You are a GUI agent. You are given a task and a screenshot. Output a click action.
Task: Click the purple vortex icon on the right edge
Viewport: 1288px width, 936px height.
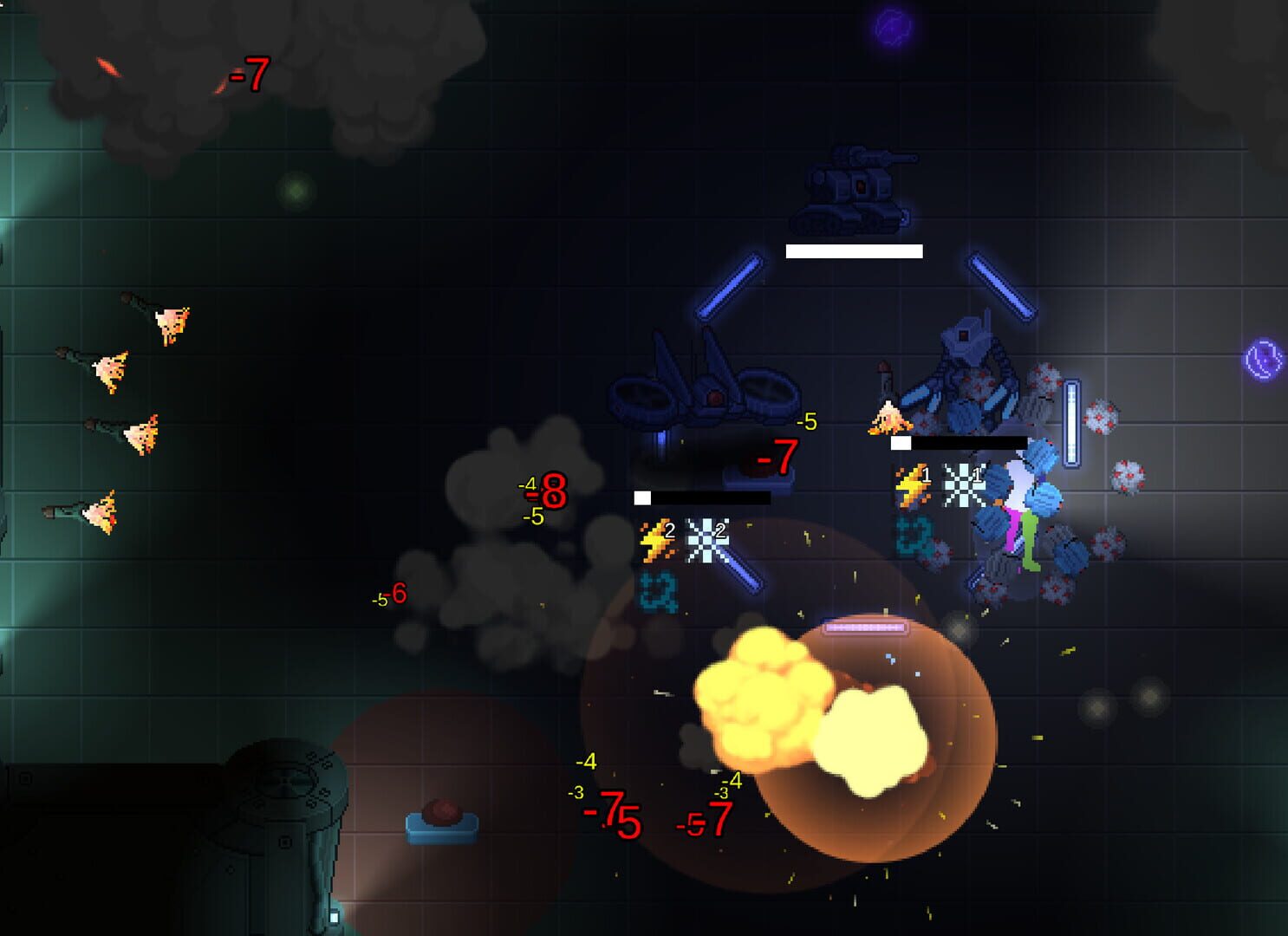pyautogui.click(x=1262, y=358)
